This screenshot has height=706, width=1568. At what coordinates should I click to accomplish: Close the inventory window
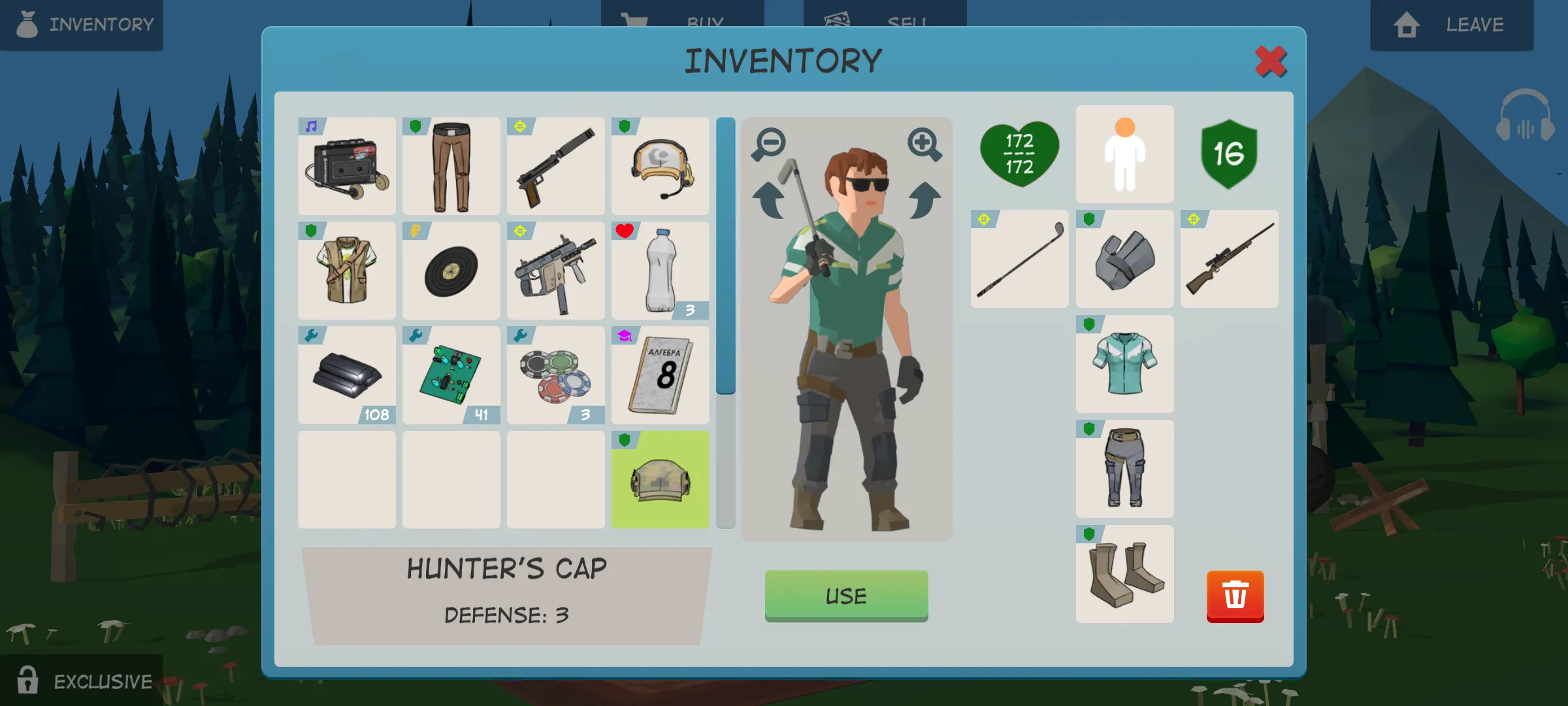(x=1270, y=62)
